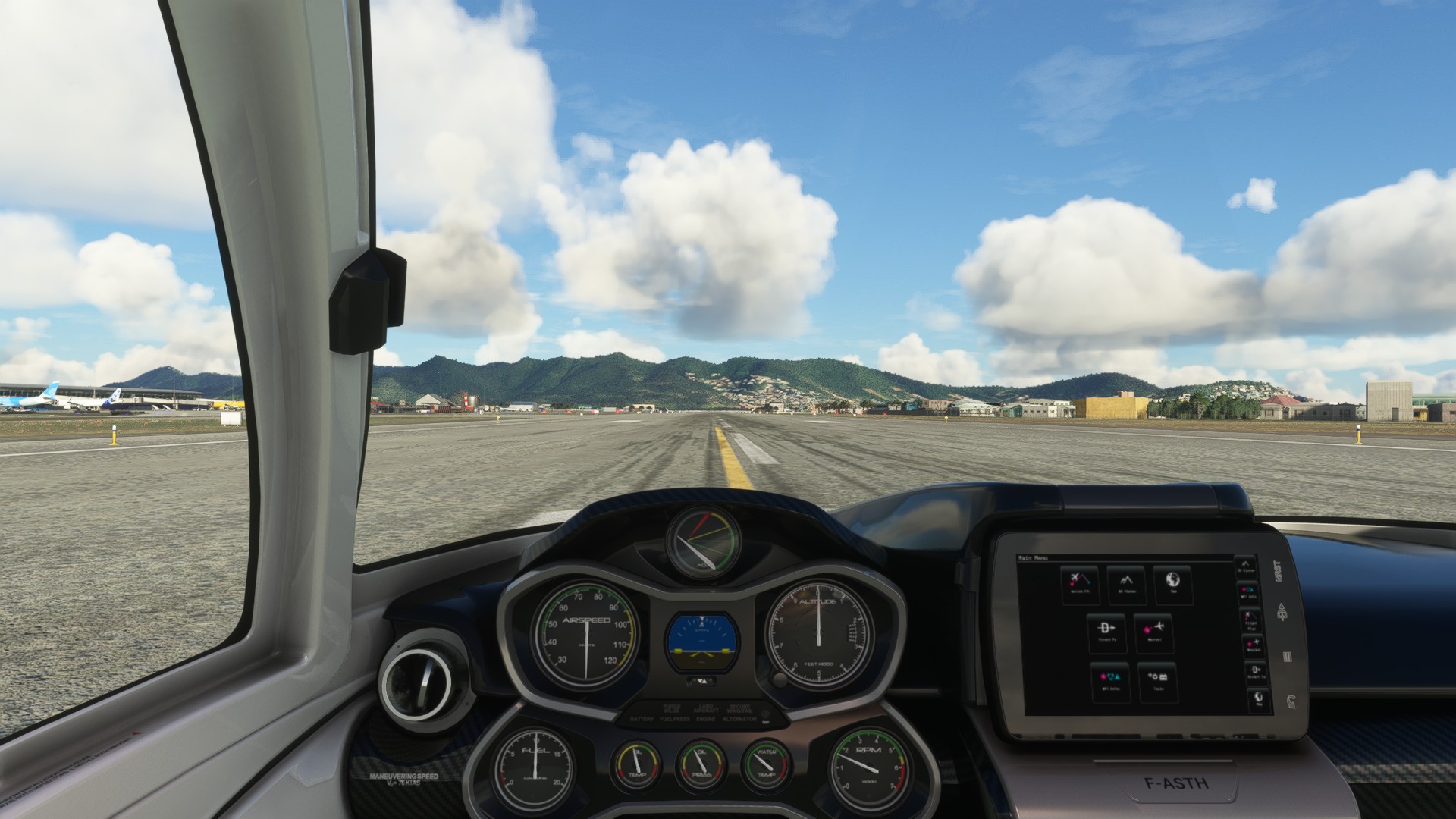This screenshot has height=819, width=1456.
Task: Open the large Map globe tile
Action: [x=1172, y=584]
